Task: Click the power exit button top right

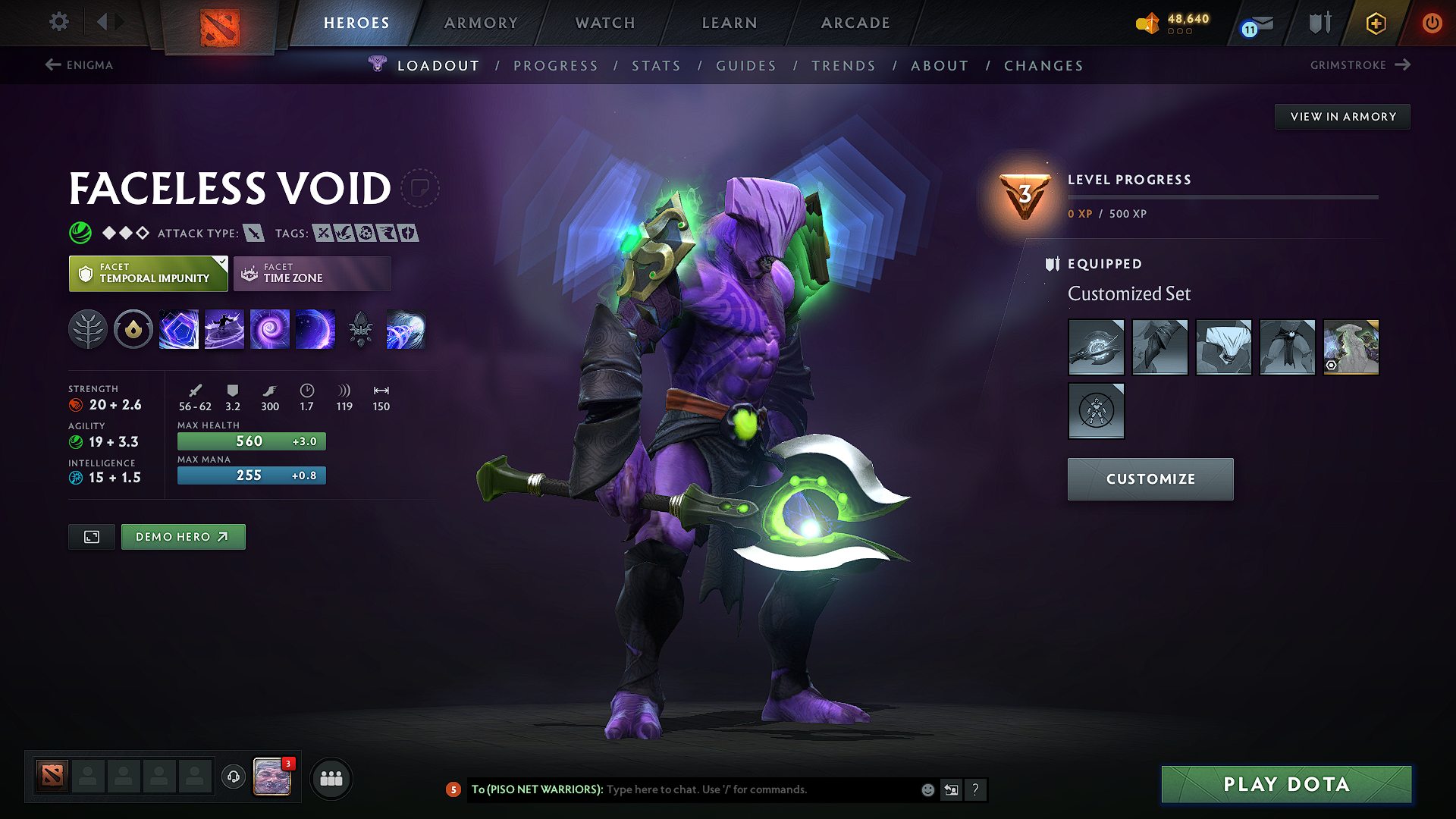Action: 1432,23
